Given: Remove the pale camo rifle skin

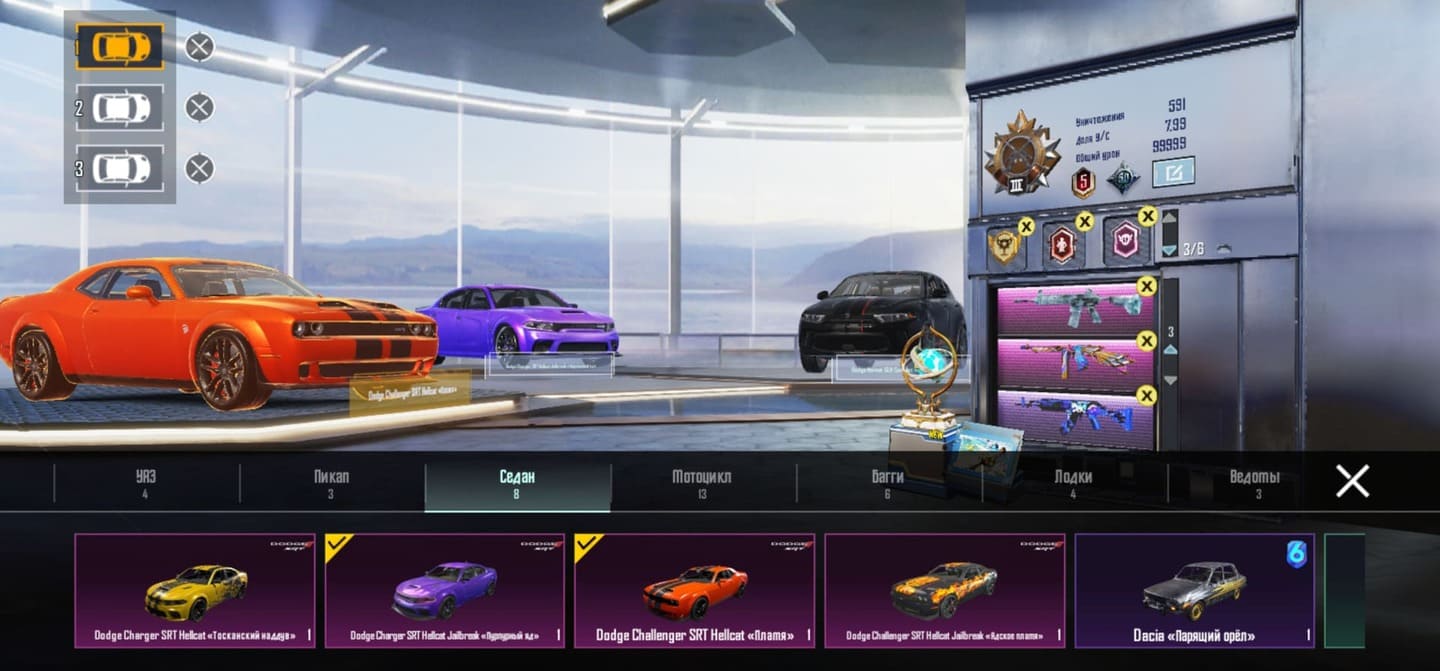Looking at the screenshot, I should [x=1146, y=288].
